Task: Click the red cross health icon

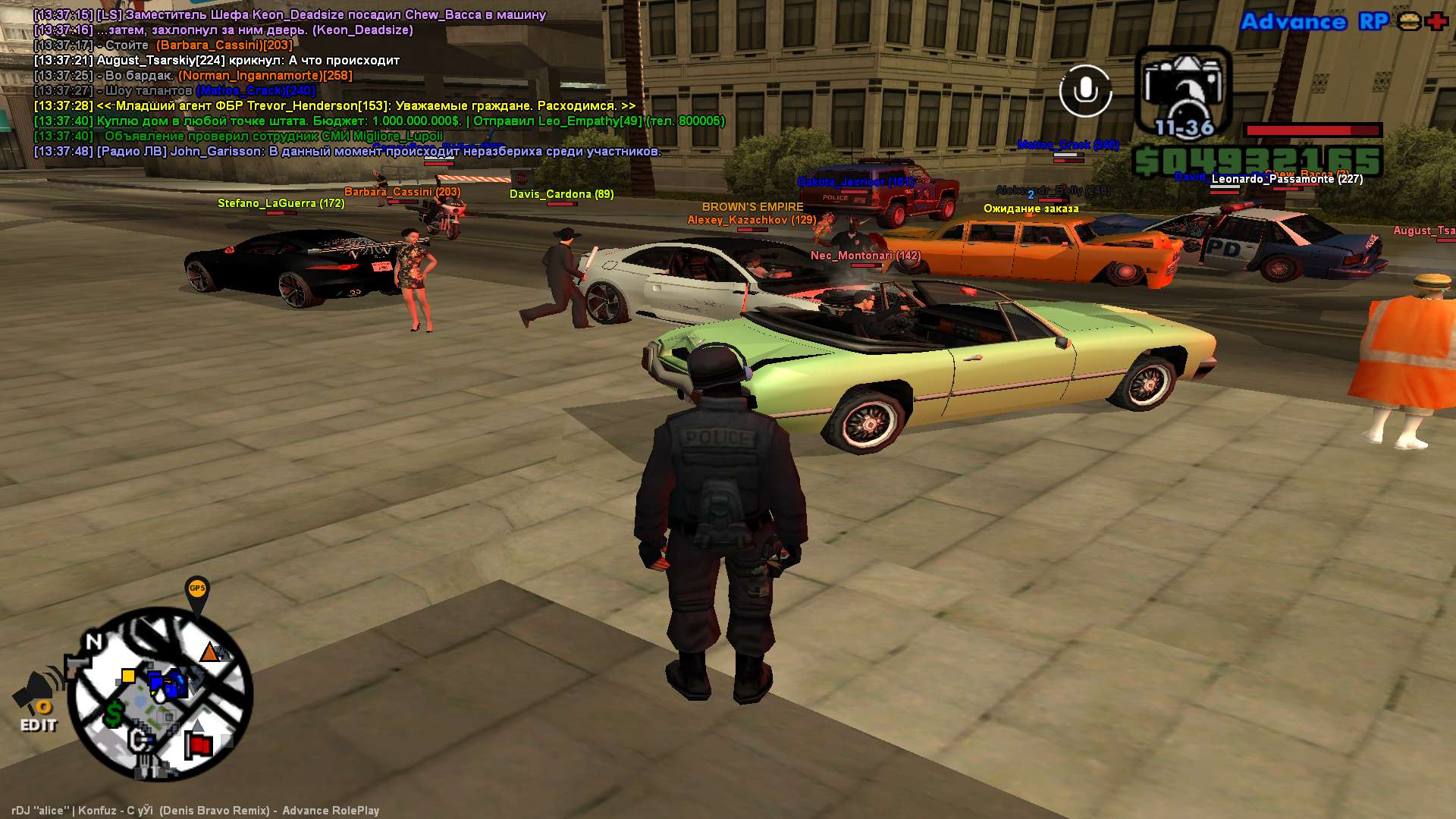Action: coord(1436,21)
